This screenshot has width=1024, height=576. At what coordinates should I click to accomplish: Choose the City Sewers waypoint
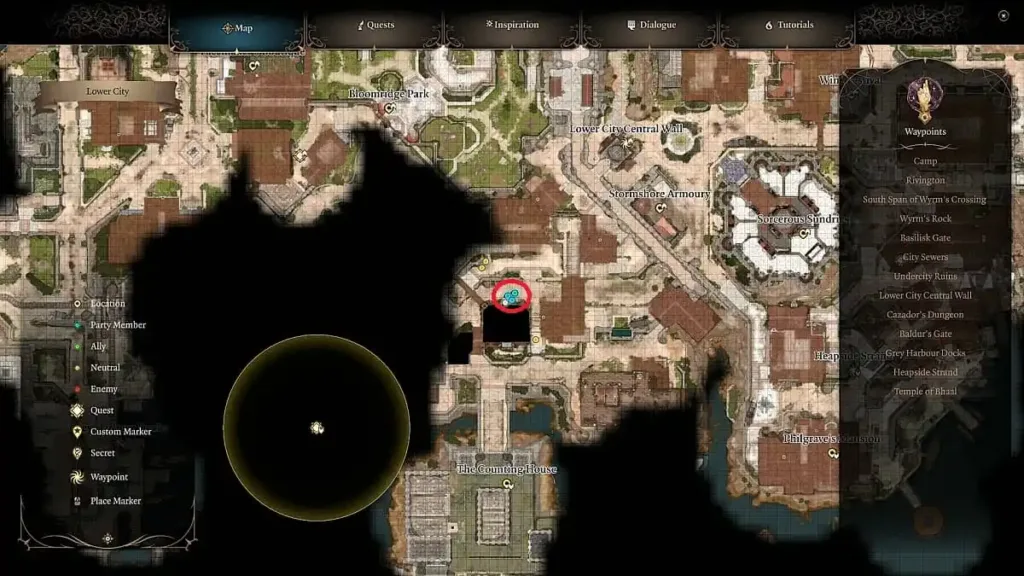click(x=925, y=257)
